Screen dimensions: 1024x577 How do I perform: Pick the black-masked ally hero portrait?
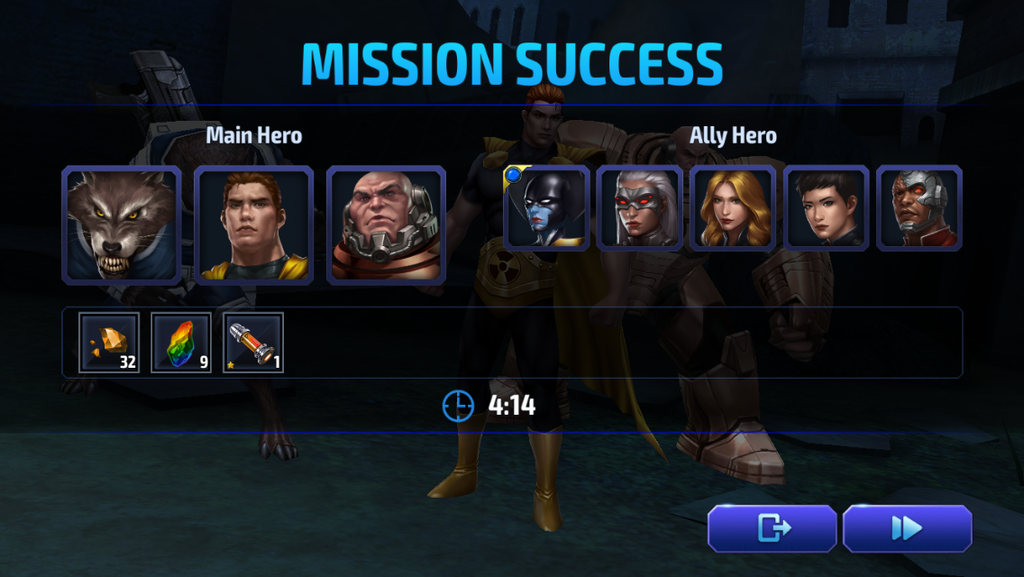(x=546, y=208)
